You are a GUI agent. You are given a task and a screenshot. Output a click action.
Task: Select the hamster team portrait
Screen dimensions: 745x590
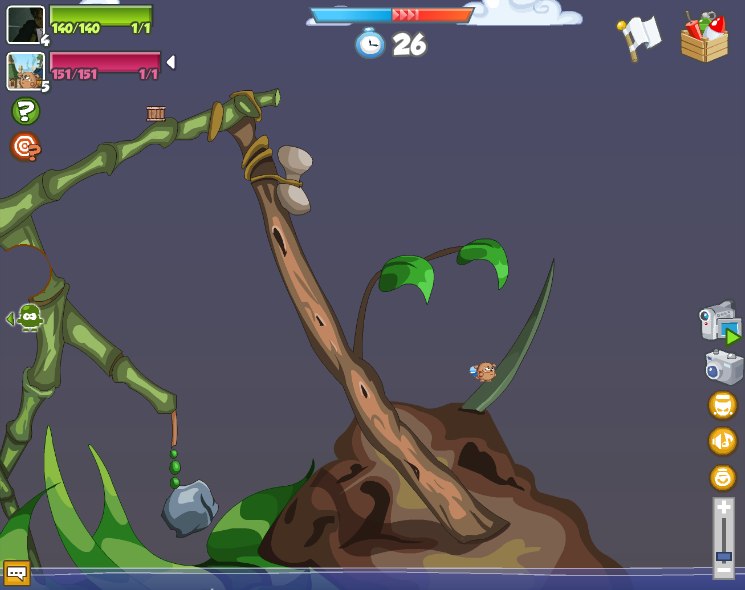pyautogui.click(x=25, y=71)
